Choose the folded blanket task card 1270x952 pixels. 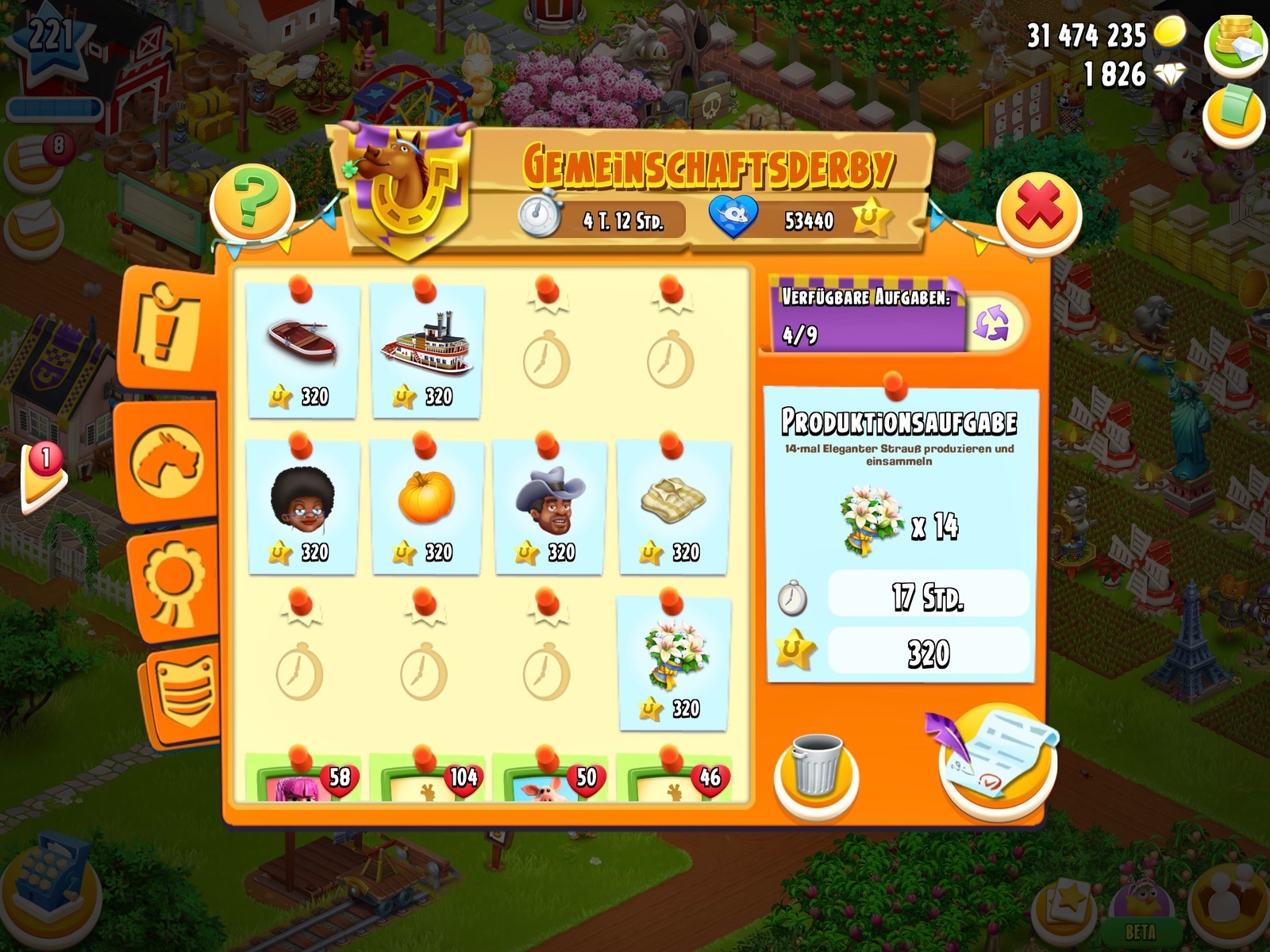coord(673,506)
